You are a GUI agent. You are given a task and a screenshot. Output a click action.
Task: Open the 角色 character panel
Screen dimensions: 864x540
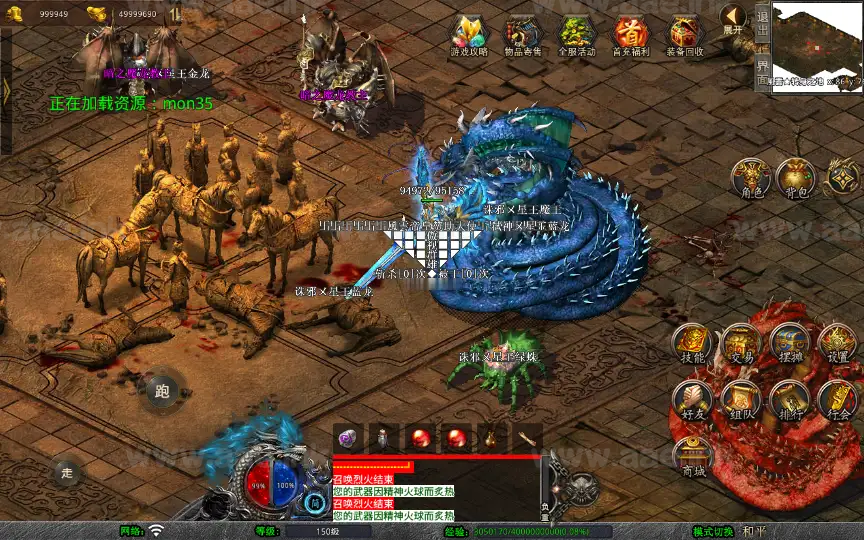coord(749,177)
